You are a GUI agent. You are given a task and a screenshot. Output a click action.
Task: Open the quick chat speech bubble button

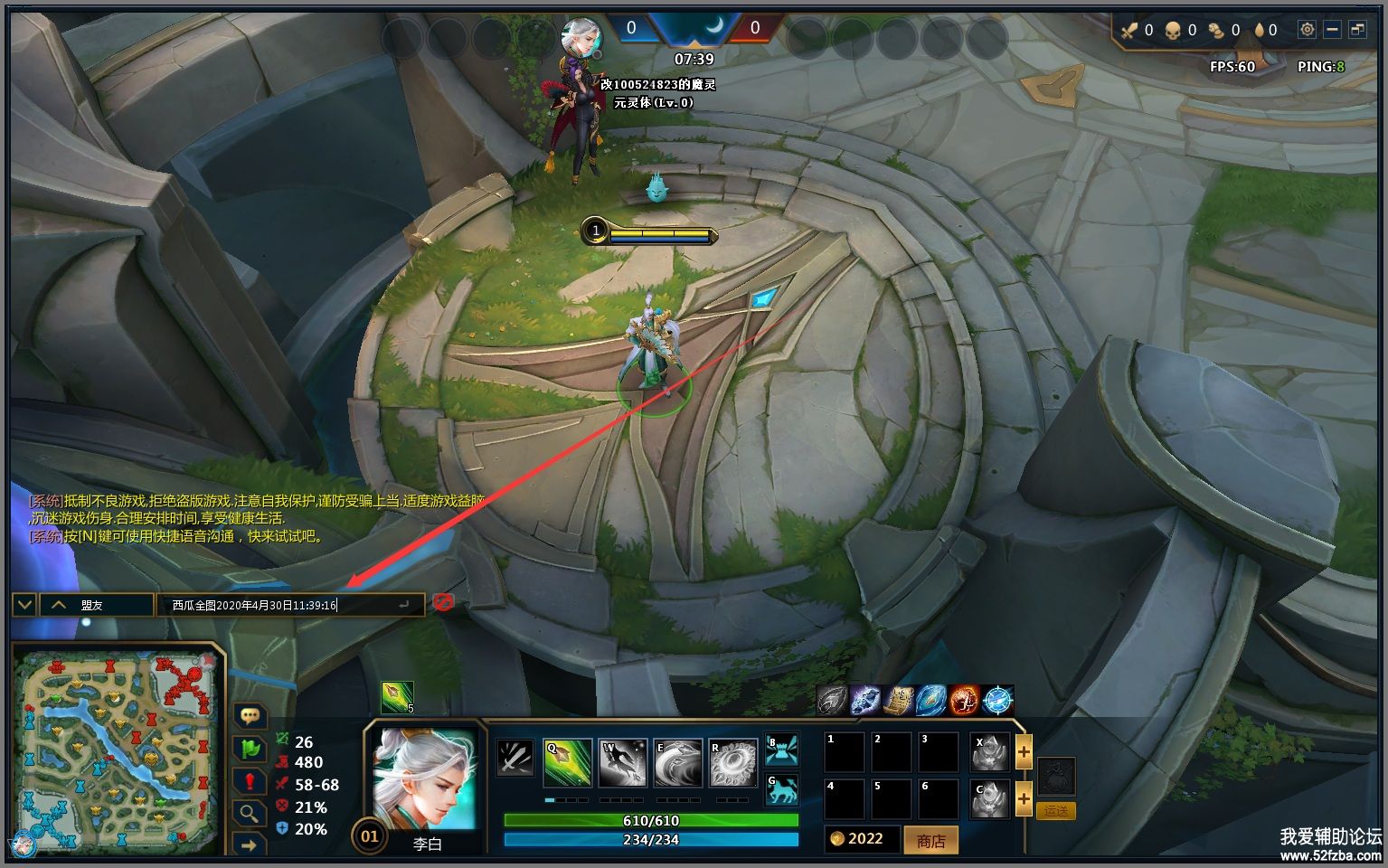pos(250,716)
